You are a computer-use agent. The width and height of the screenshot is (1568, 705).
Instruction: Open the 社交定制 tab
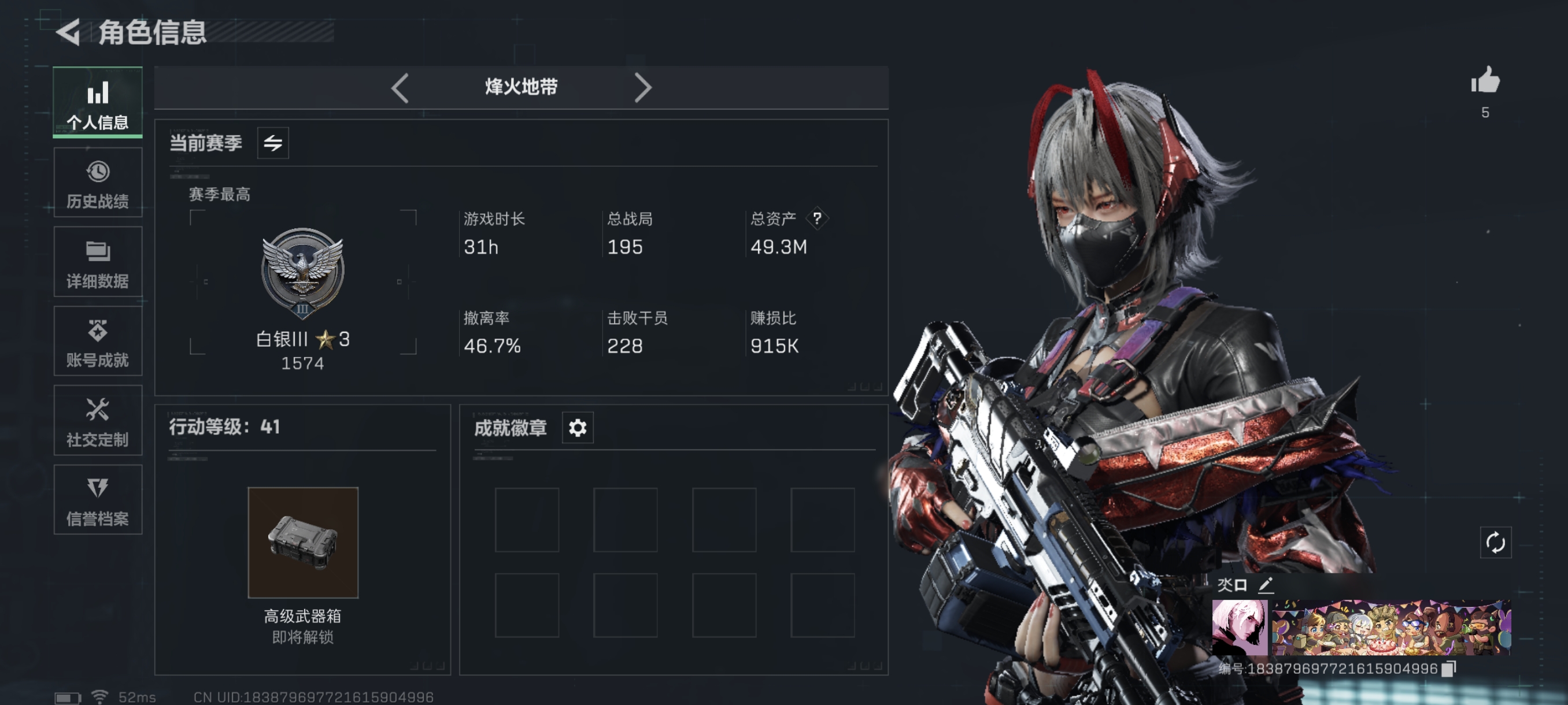point(97,421)
